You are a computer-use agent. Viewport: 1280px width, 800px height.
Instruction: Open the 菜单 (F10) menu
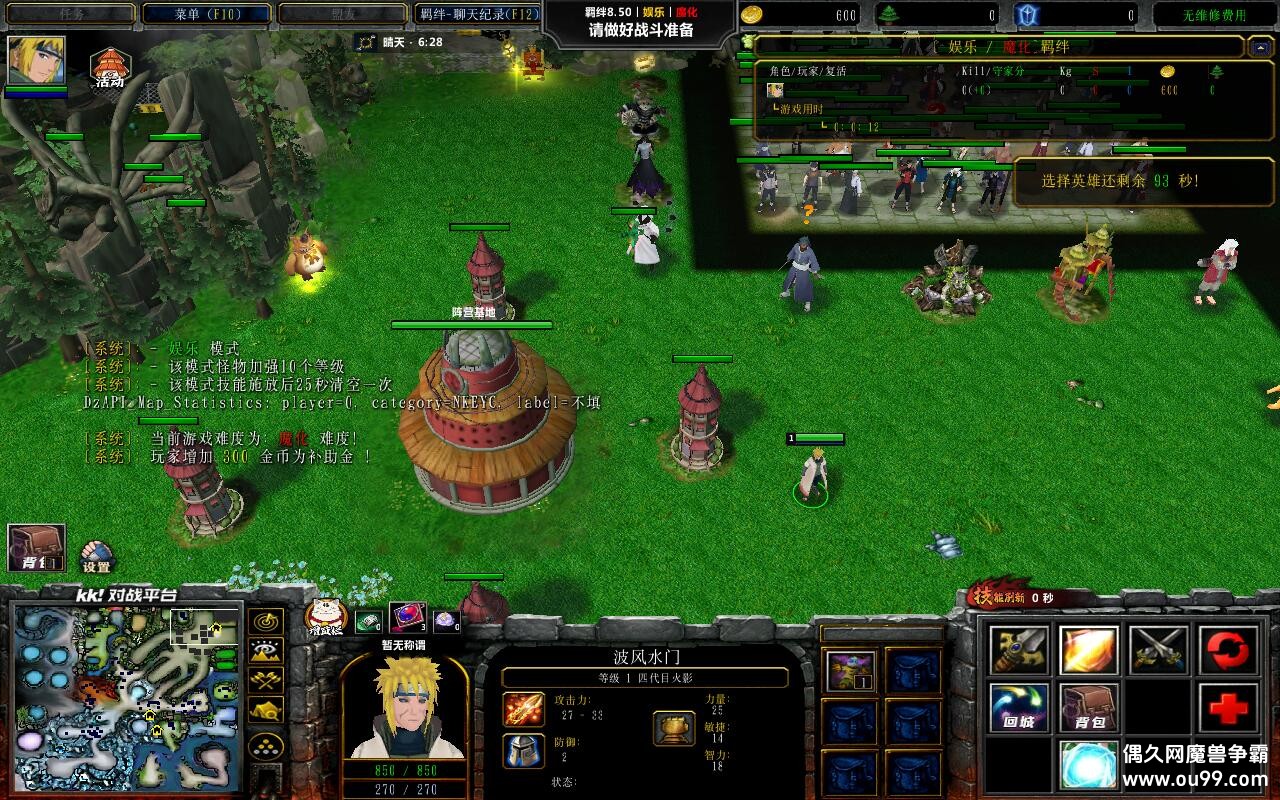click(x=207, y=14)
